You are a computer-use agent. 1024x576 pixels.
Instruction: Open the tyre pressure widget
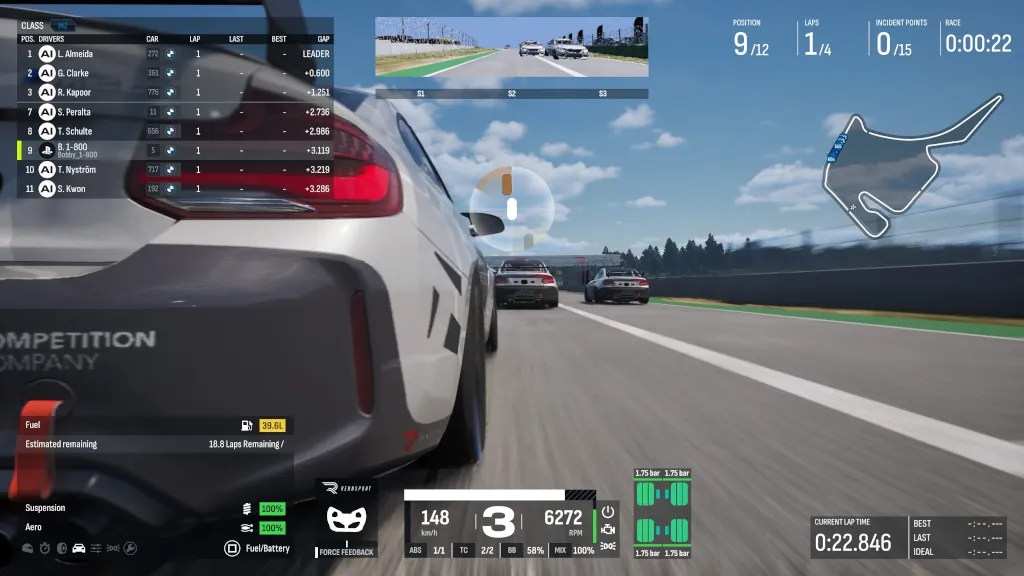coord(662,510)
